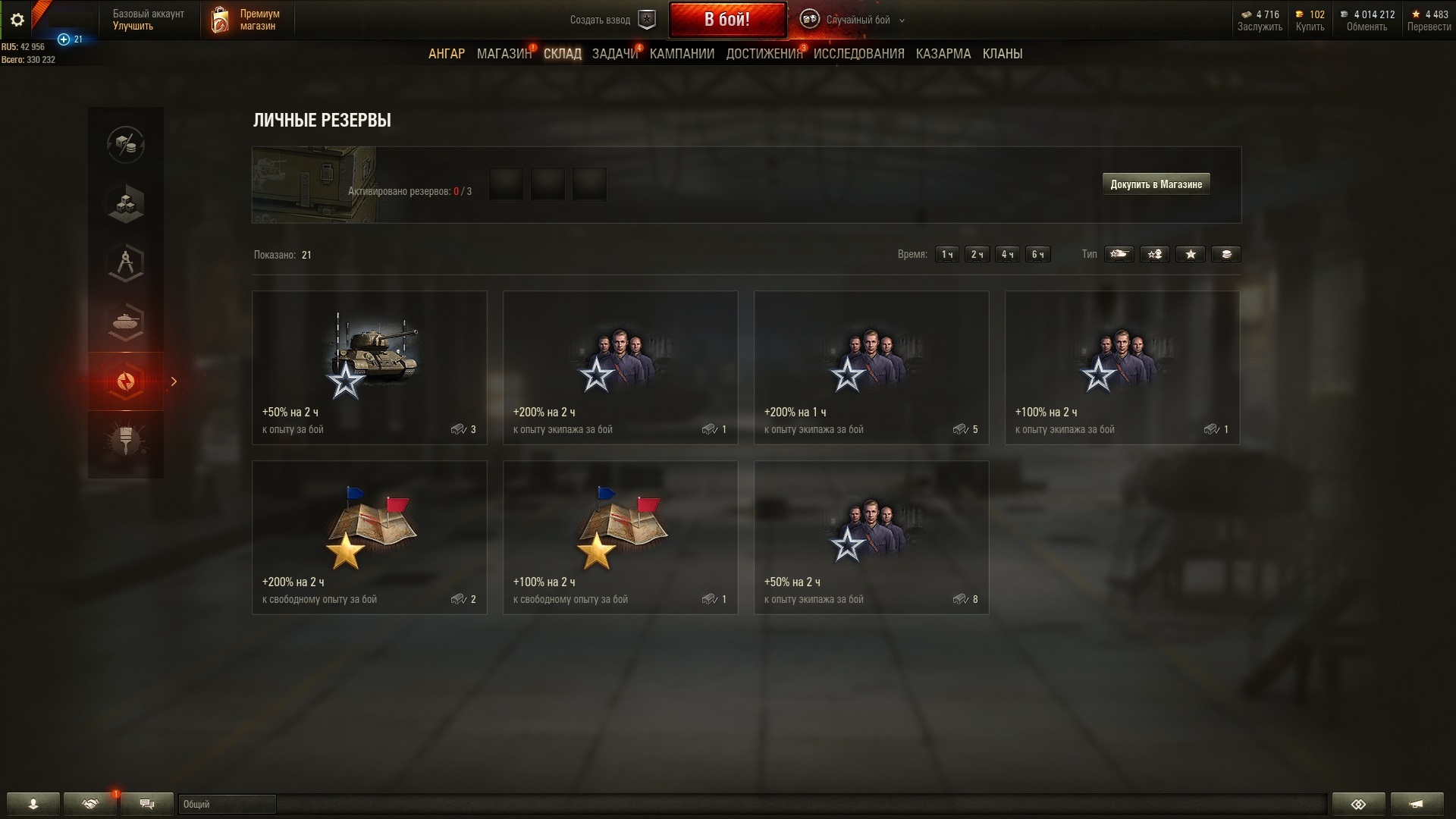Toggle the credits type filter
1456x819 pixels.
point(1226,255)
